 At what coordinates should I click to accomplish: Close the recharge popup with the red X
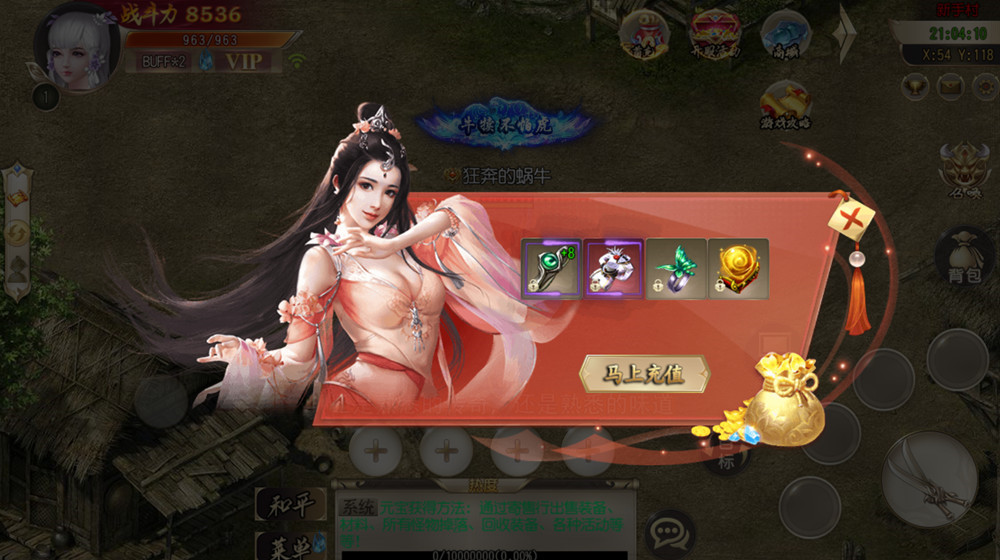pos(851,214)
